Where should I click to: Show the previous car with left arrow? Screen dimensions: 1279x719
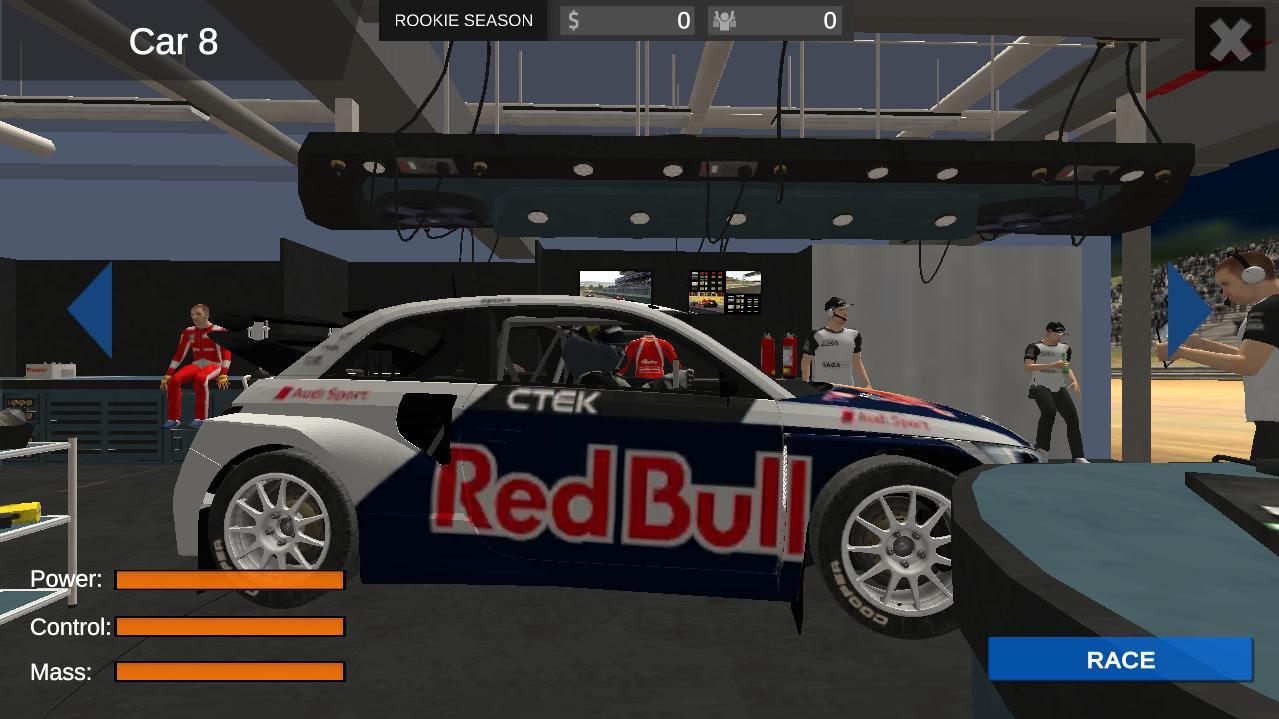[92, 310]
